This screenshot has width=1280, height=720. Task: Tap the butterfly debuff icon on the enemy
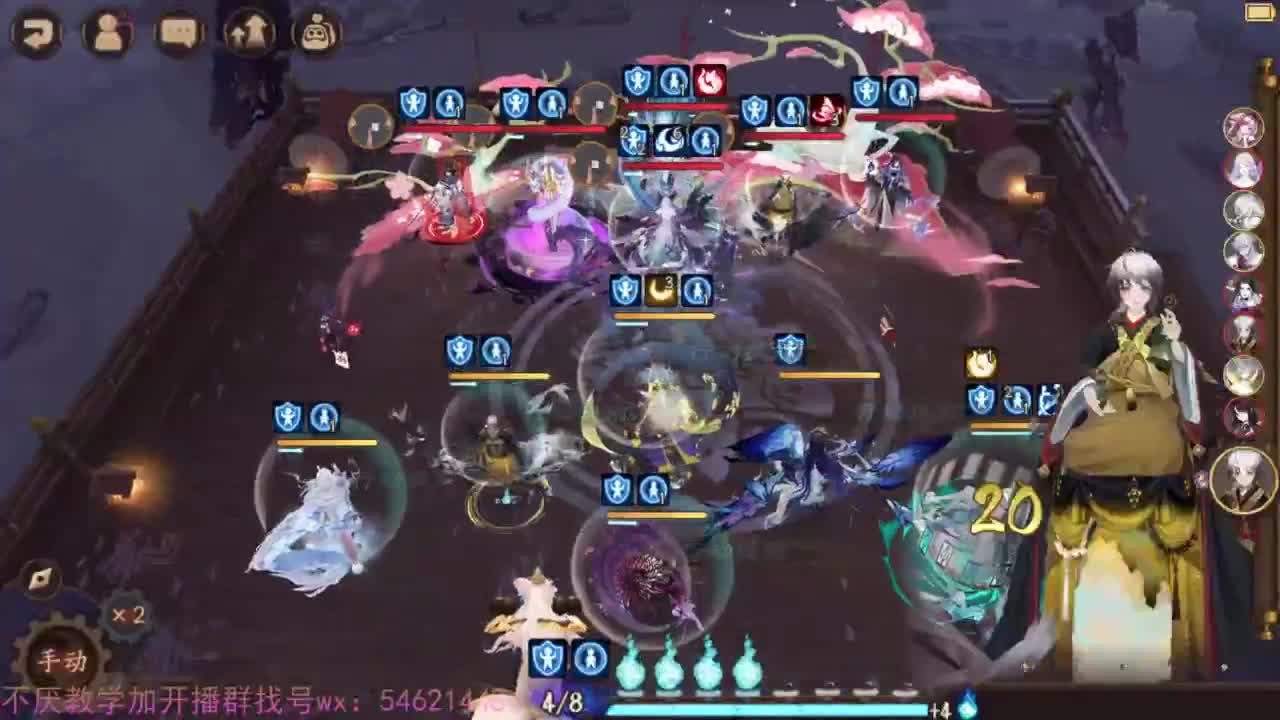click(822, 112)
